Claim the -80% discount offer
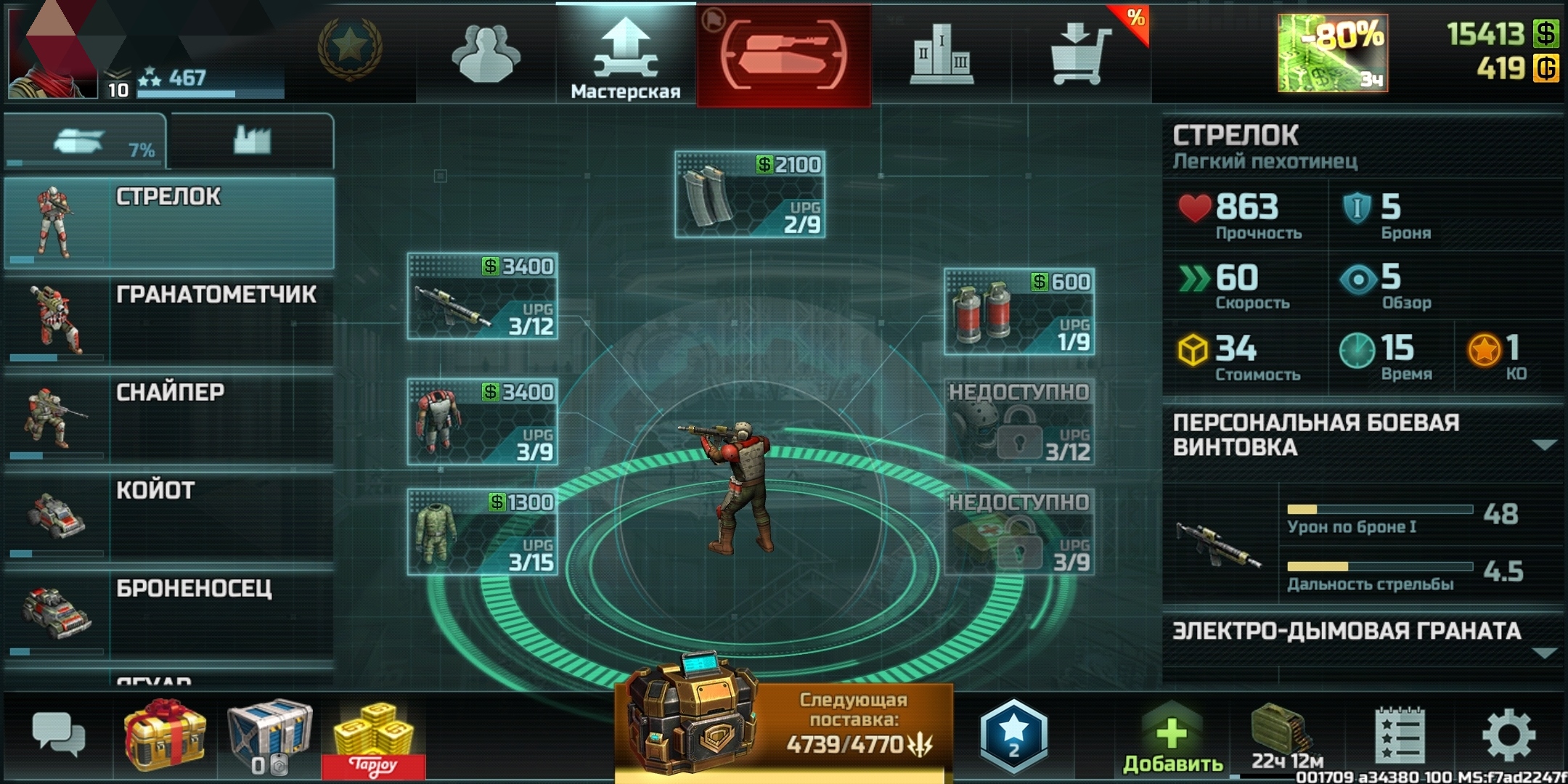1568x784 pixels. [x=1333, y=54]
